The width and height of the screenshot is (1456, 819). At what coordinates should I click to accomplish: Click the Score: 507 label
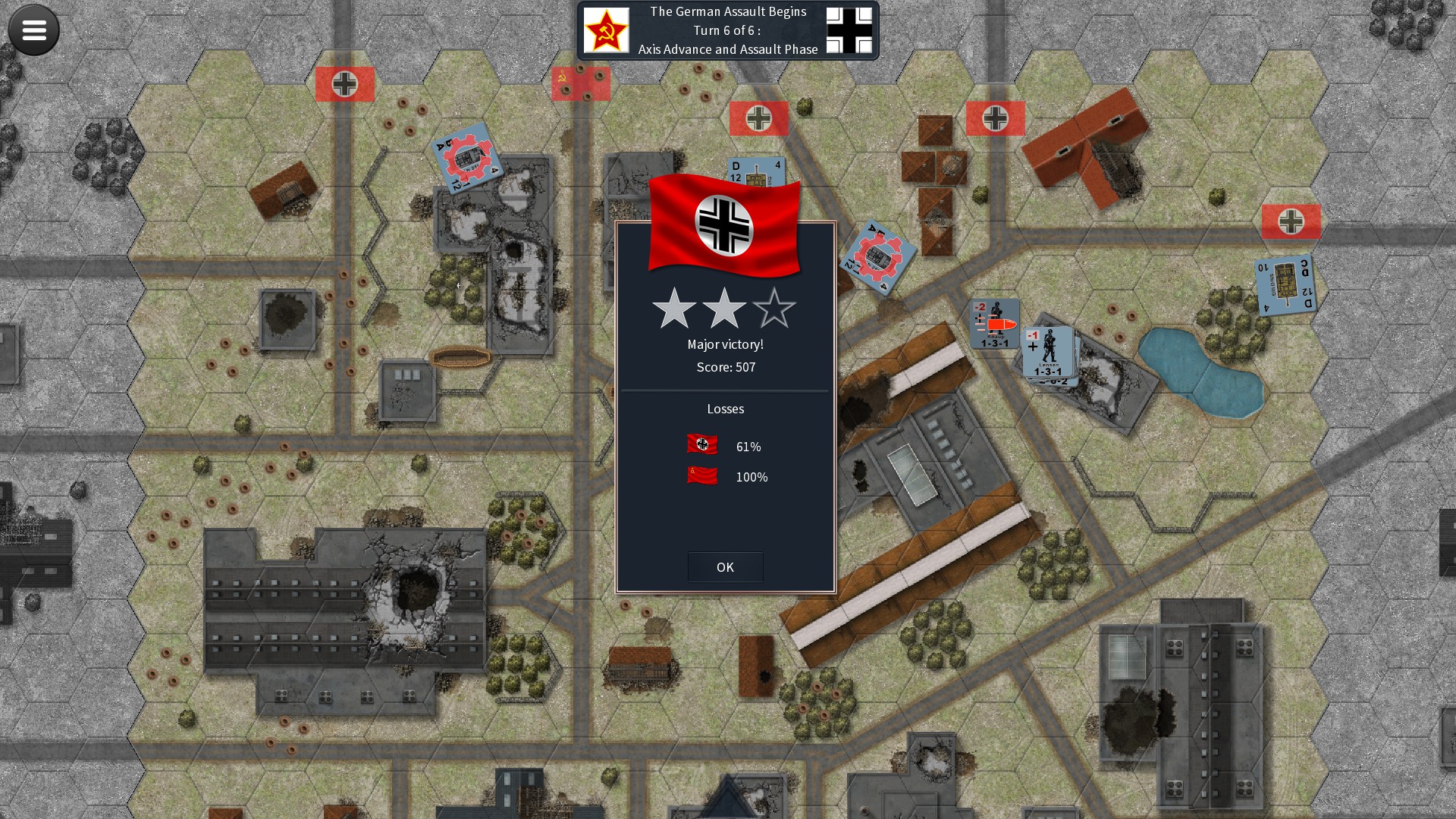point(725,367)
